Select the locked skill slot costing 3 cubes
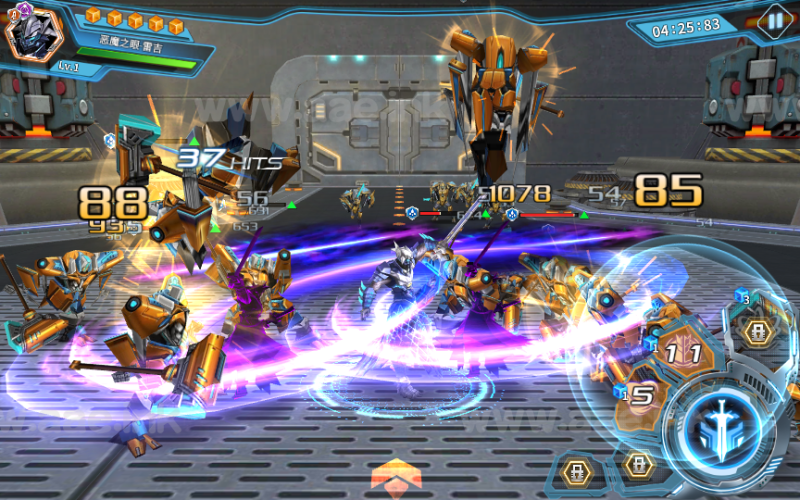The height and width of the screenshot is (500, 800). point(757,331)
